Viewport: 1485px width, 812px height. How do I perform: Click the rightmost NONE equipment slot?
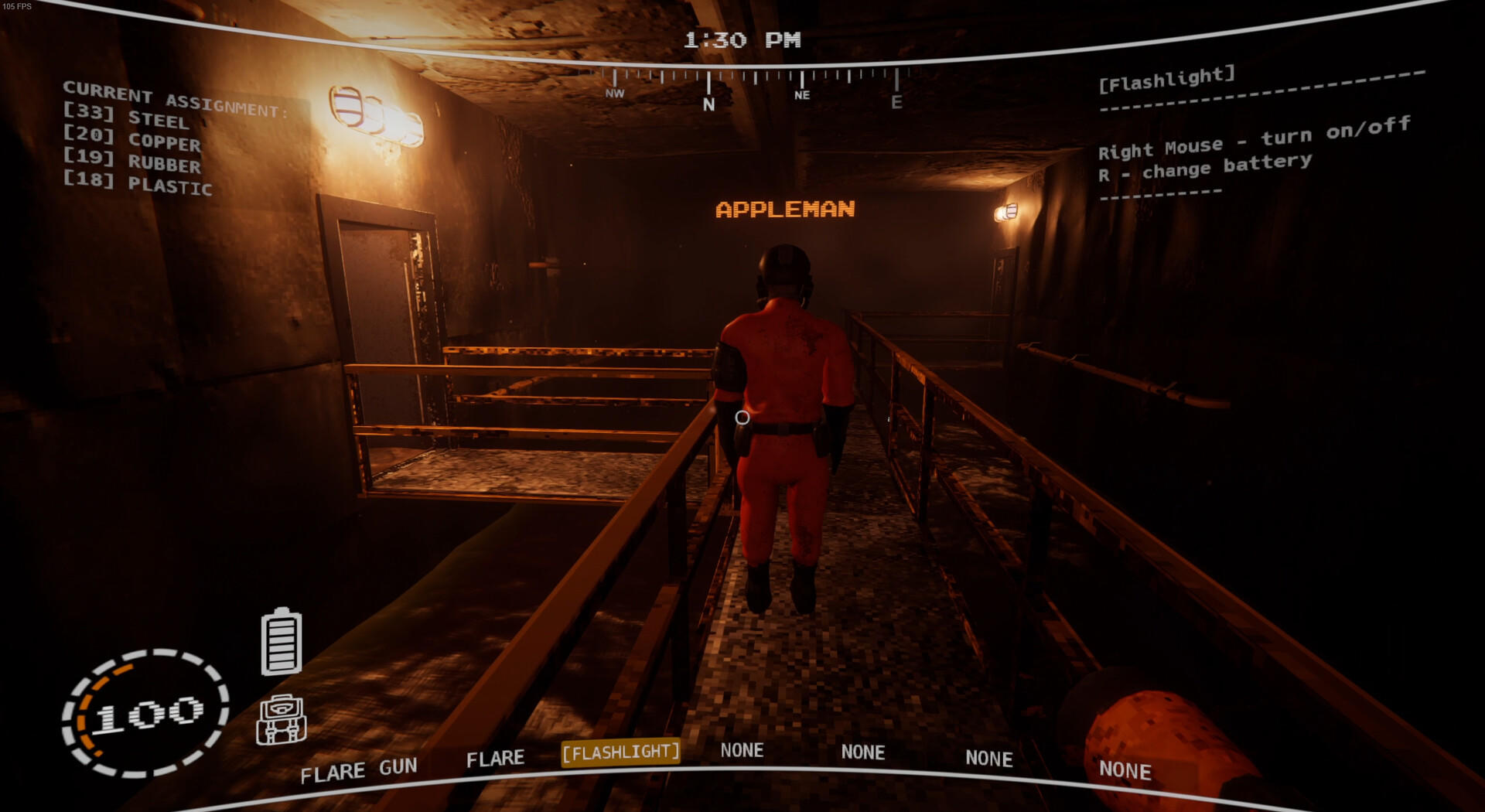tap(1126, 770)
